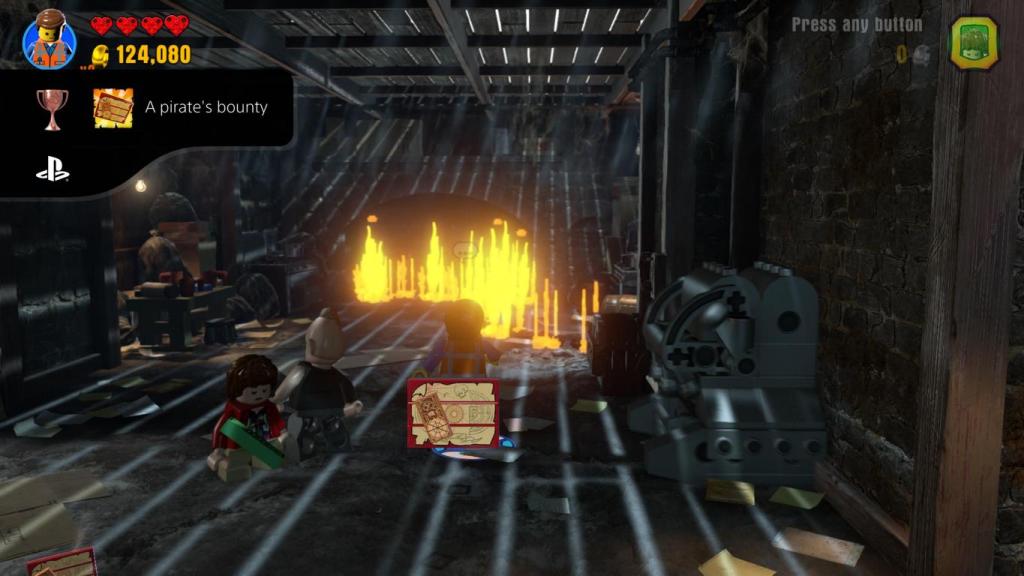Select the green player two character icon
The image size is (1024, 576).
[973, 43]
